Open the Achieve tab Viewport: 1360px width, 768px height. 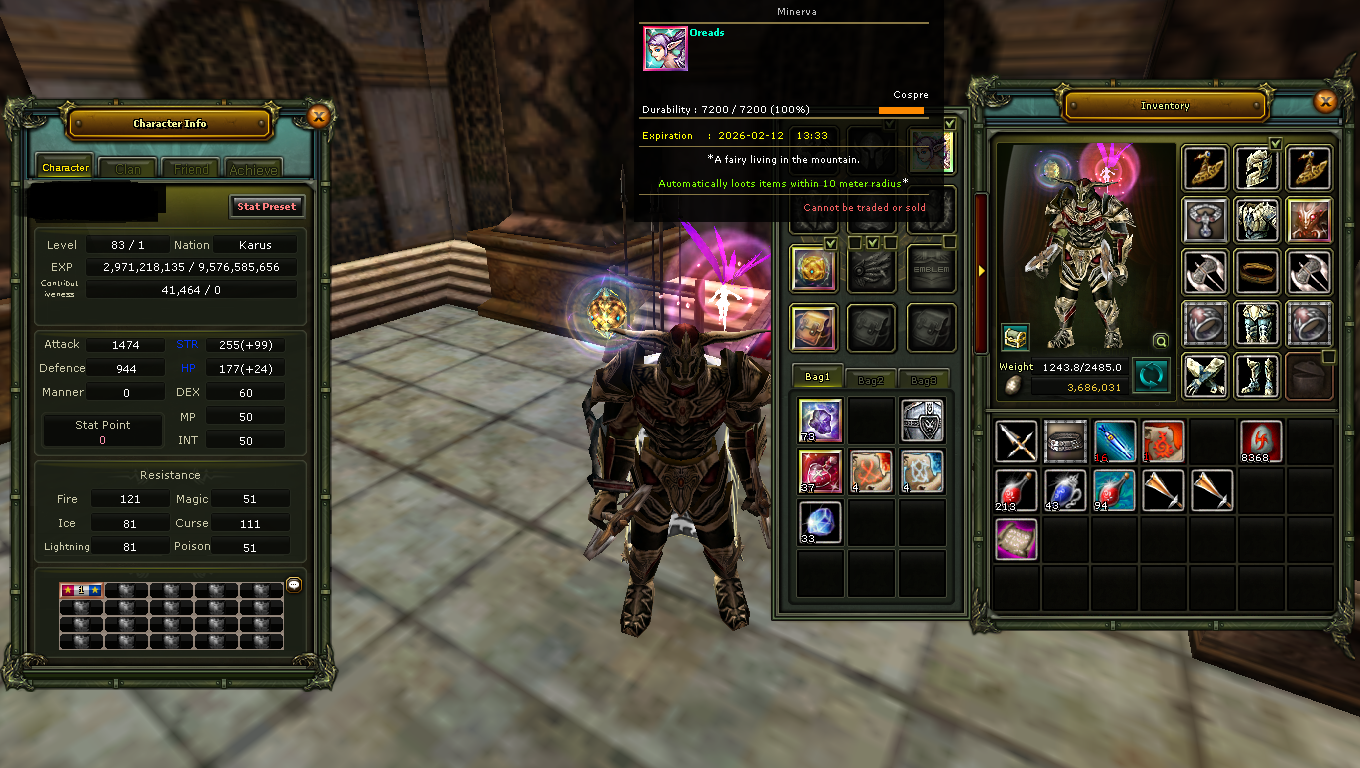[x=253, y=169]
